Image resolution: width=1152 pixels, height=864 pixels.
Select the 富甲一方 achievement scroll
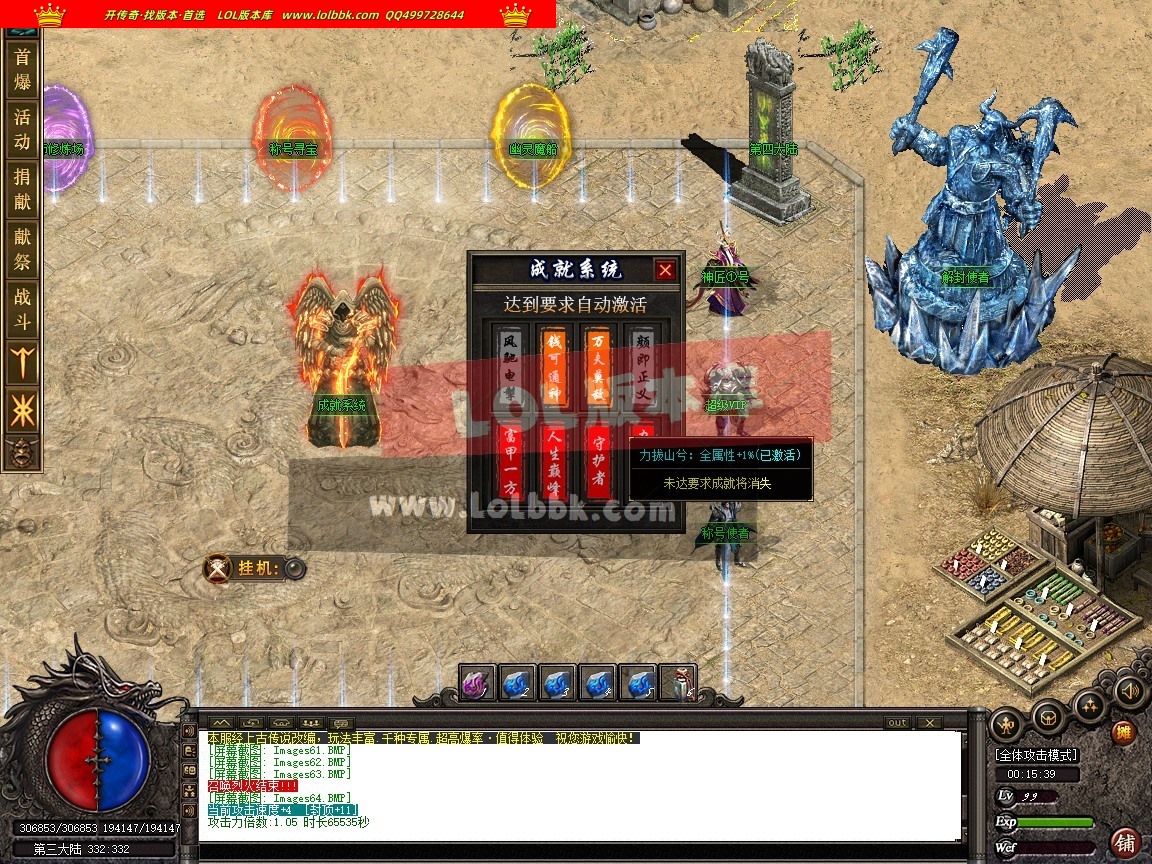click(x=512, y=461)
